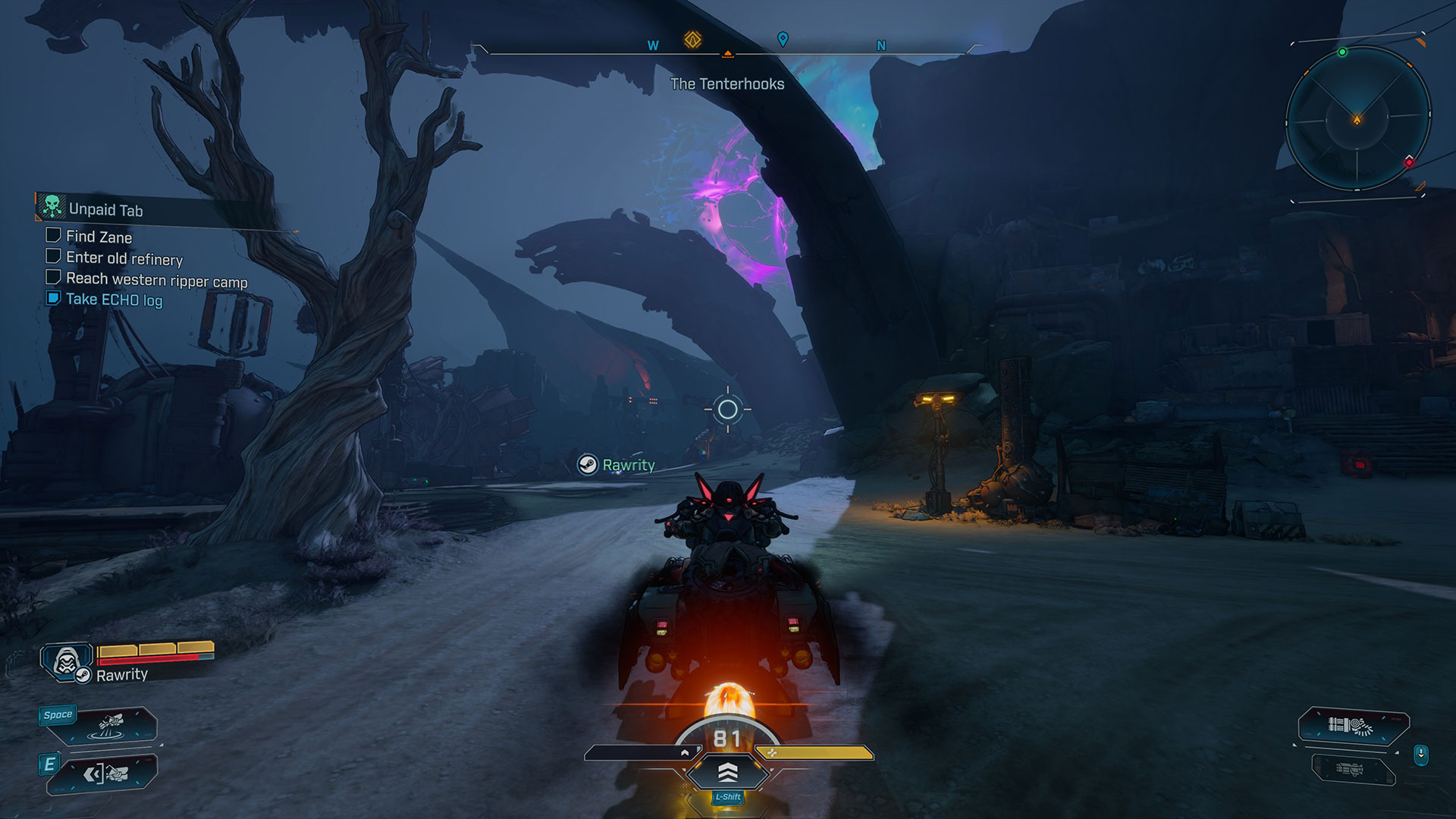Select the upper vehicle weapon slot

1353,726
